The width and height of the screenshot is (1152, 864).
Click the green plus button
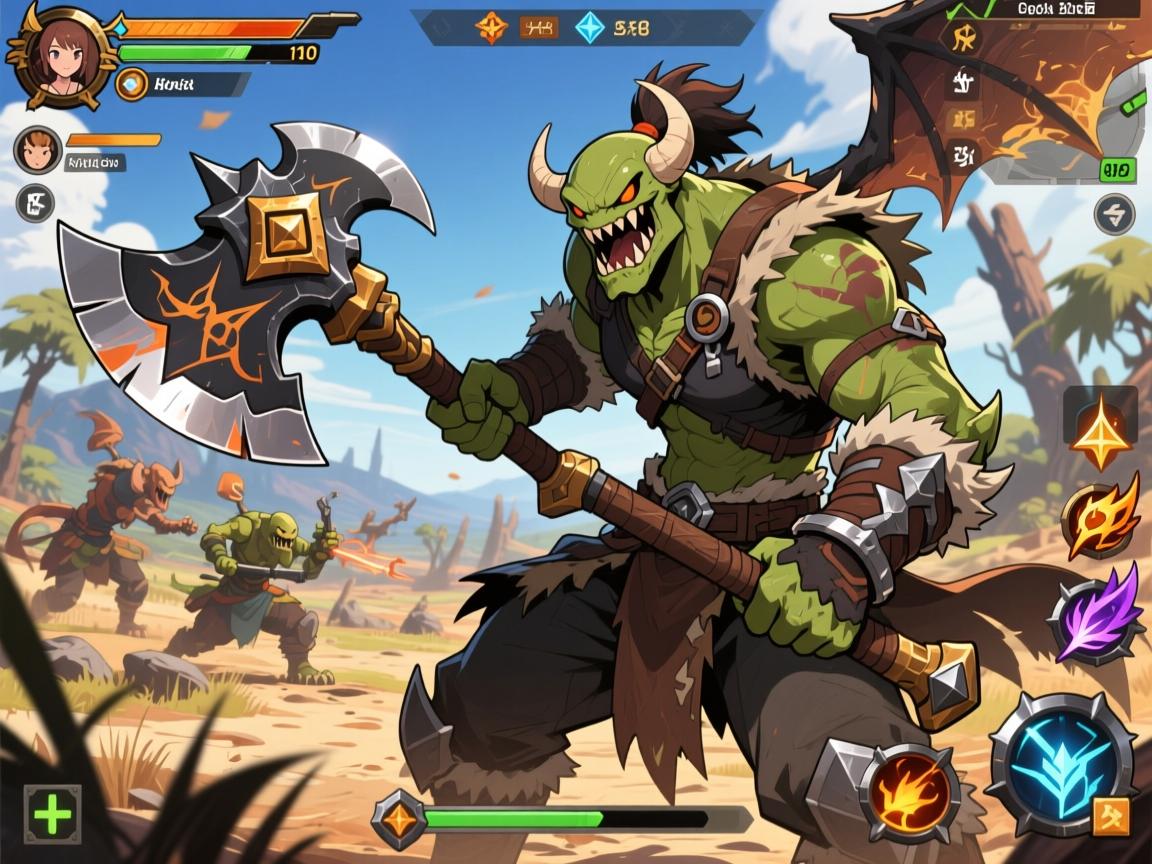[52, 814]
